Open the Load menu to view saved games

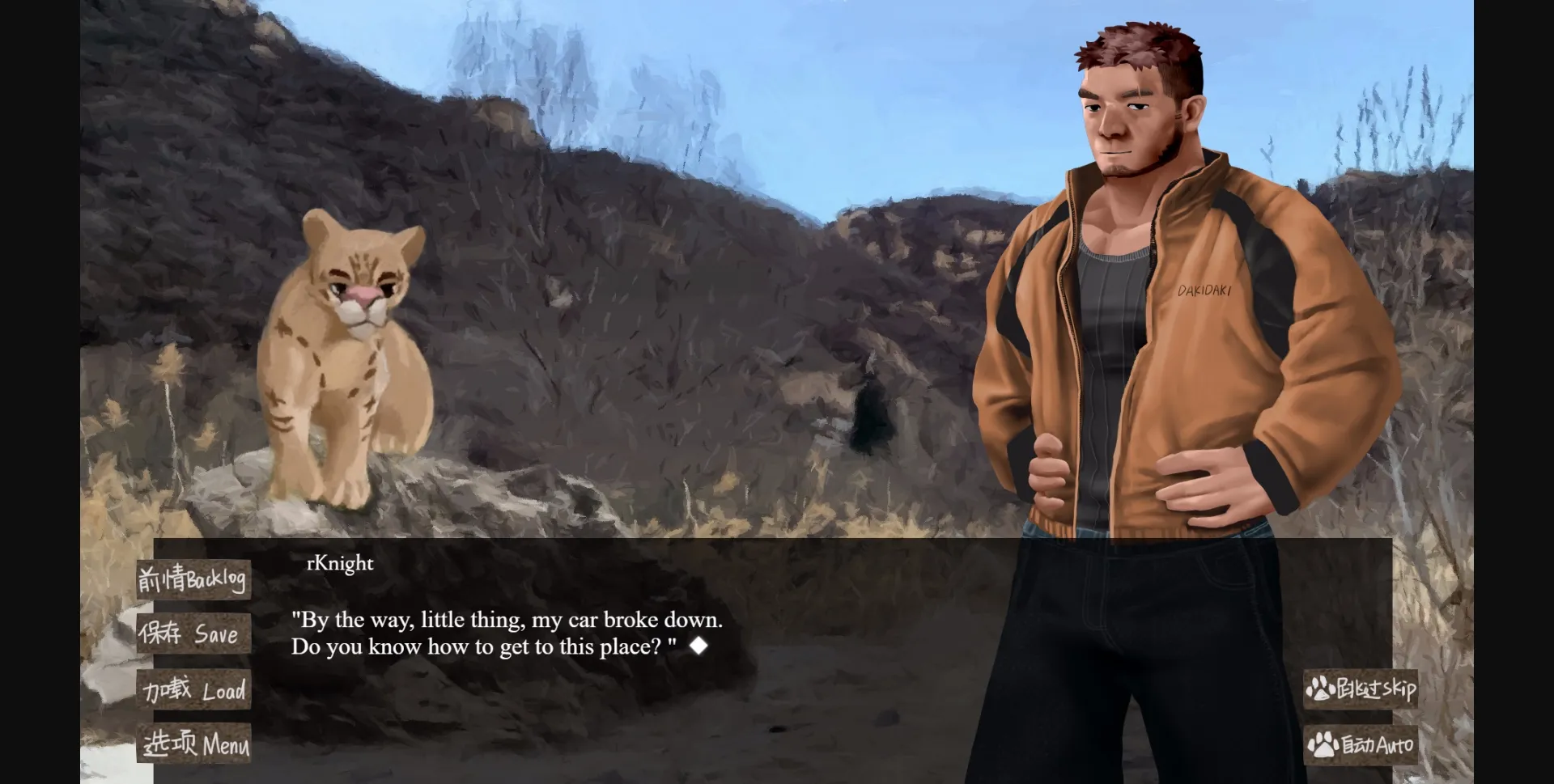194,690
